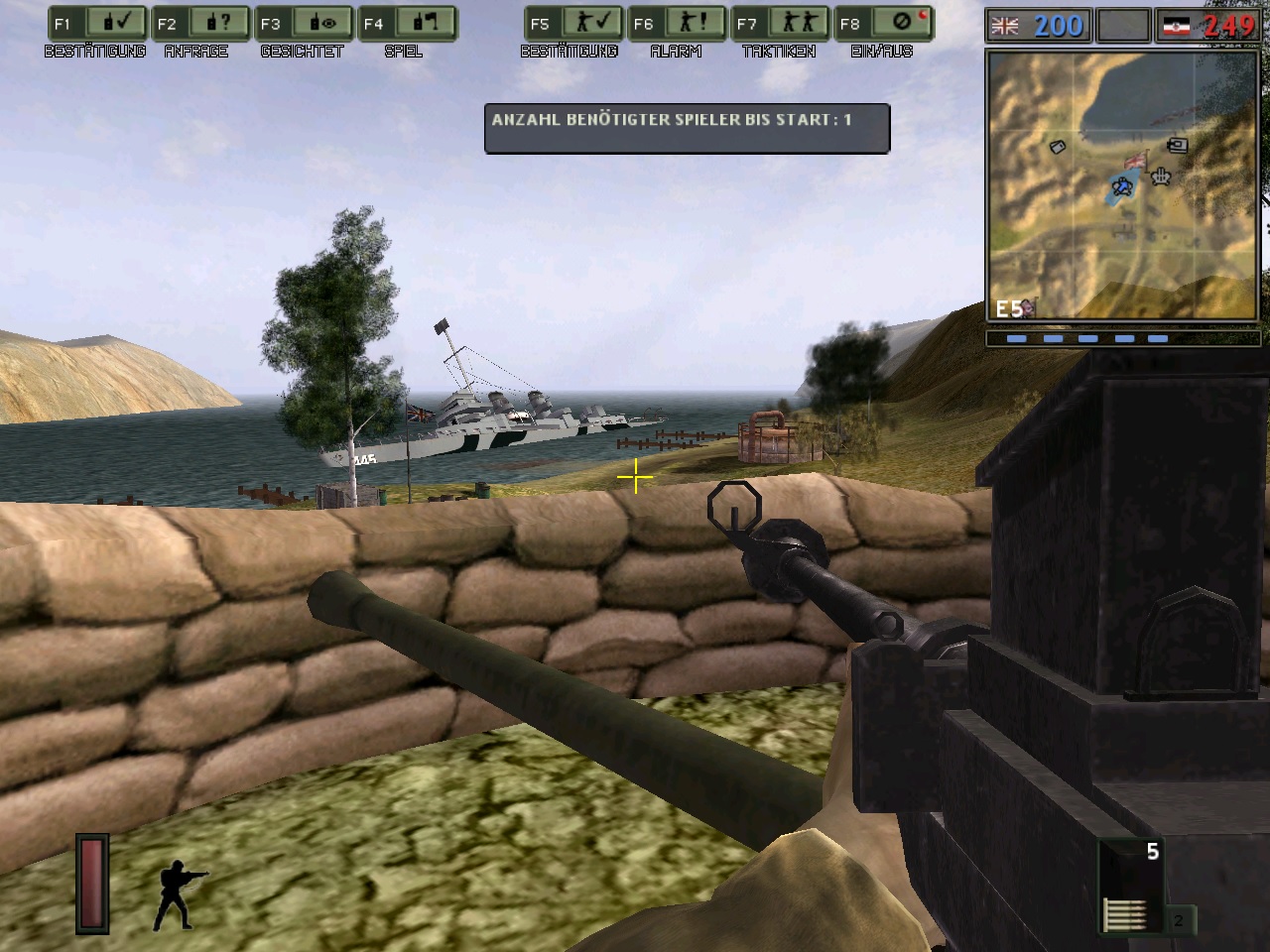Select the F2 Anfrage radio command
1270x952 pixels.
pyautogui.click(x=199, y=24)
